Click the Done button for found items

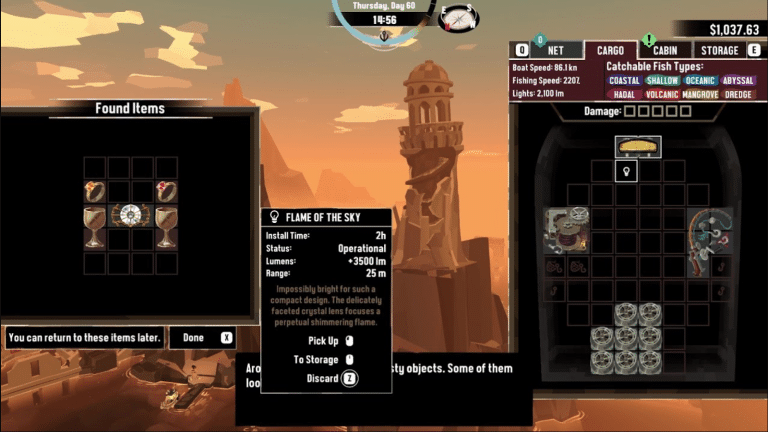[x=202, y=338]
